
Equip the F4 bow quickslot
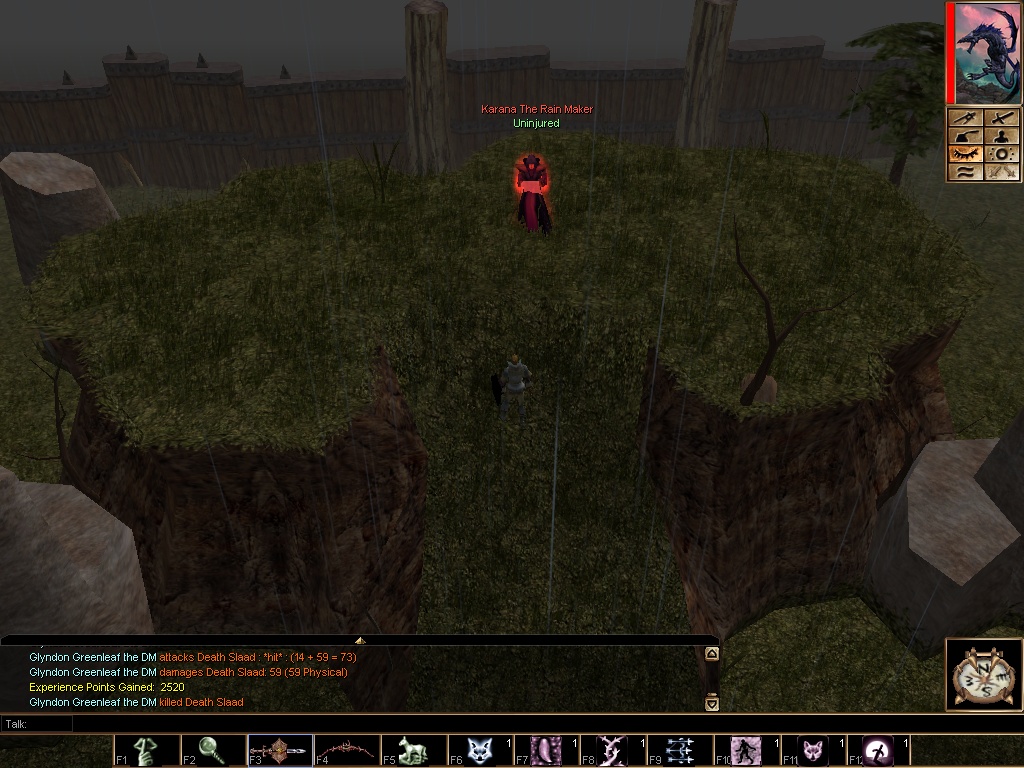[346, 751]
